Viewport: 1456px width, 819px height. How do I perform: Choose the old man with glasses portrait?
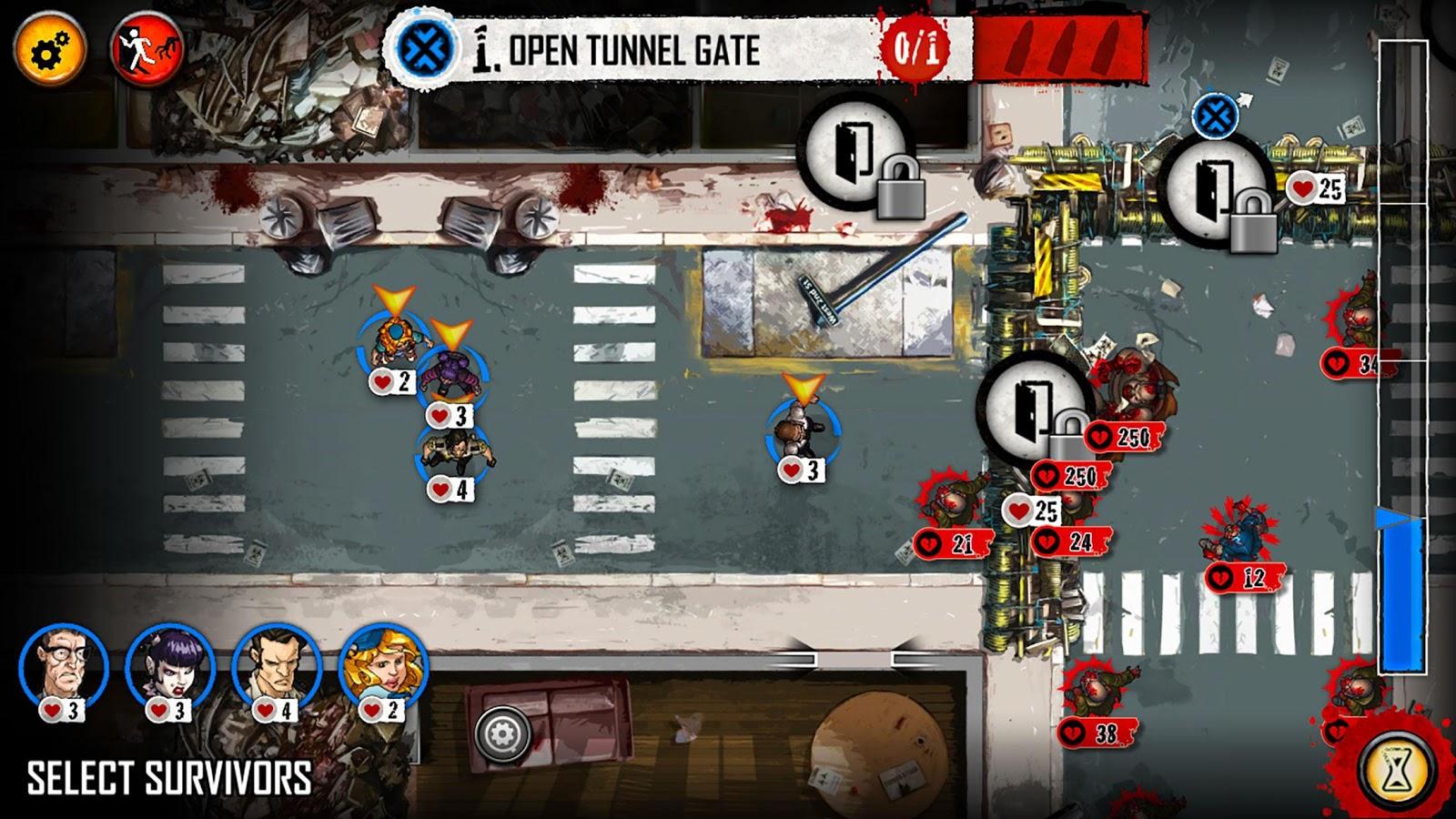coord(64,669)
